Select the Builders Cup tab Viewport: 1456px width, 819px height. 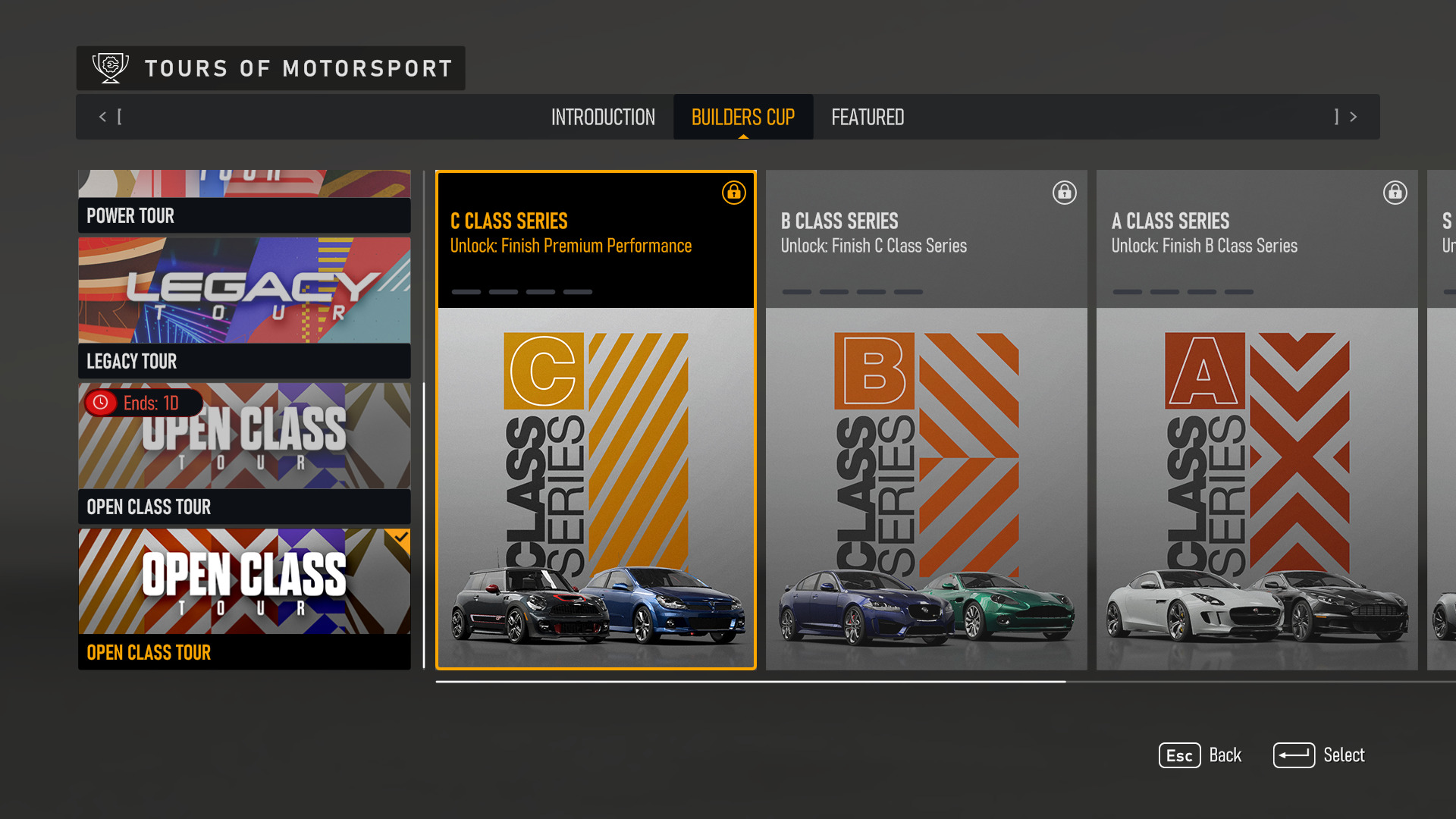(742, 117)
